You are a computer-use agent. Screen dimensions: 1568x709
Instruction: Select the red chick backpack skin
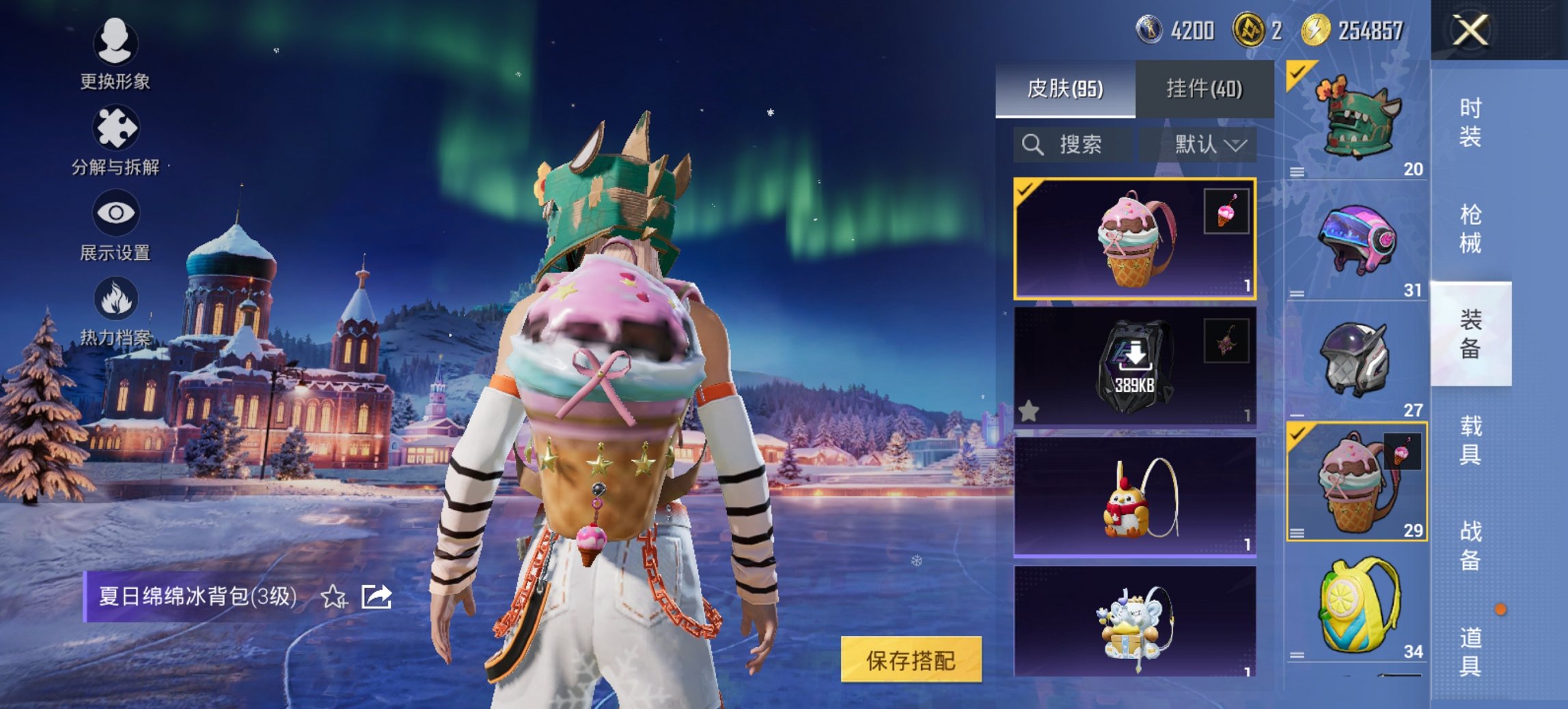1134,497
